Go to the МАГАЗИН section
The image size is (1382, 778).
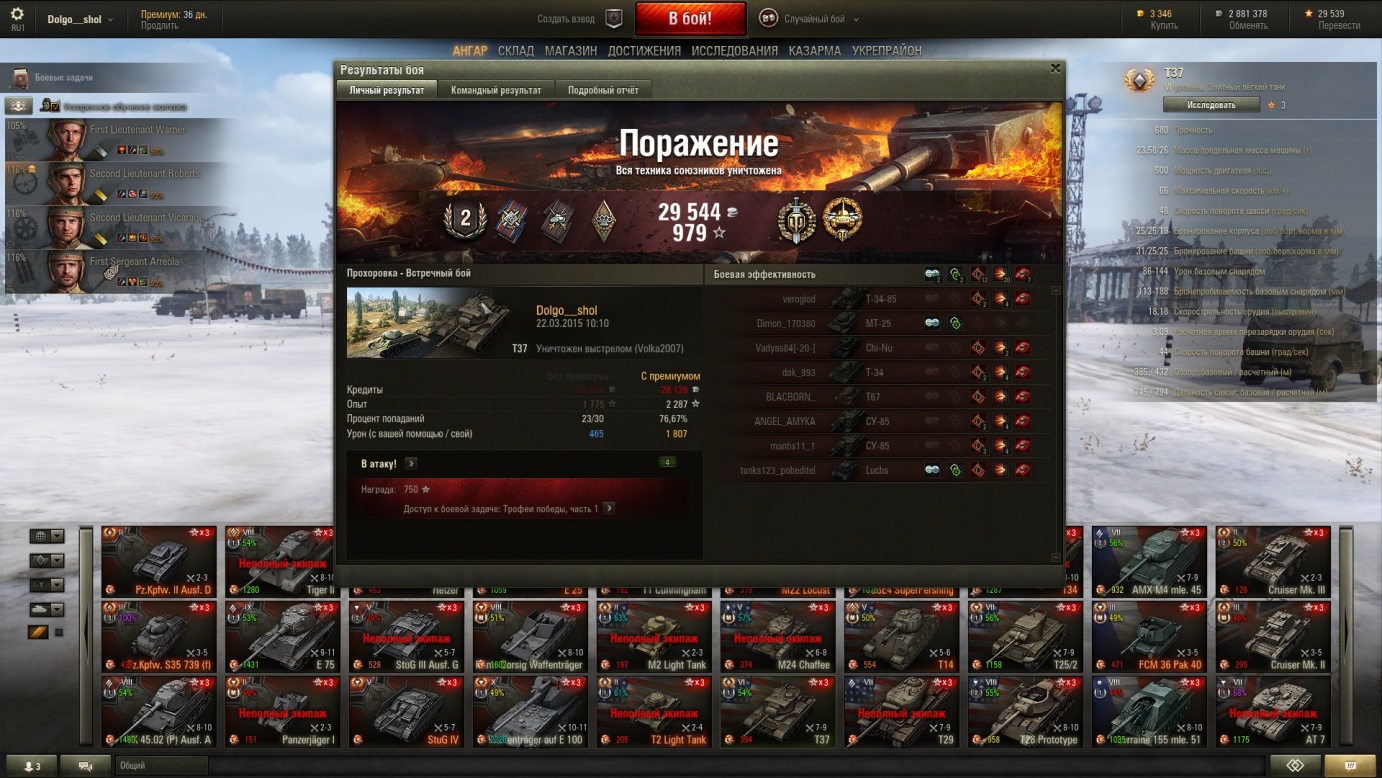(x=571, y=51)
